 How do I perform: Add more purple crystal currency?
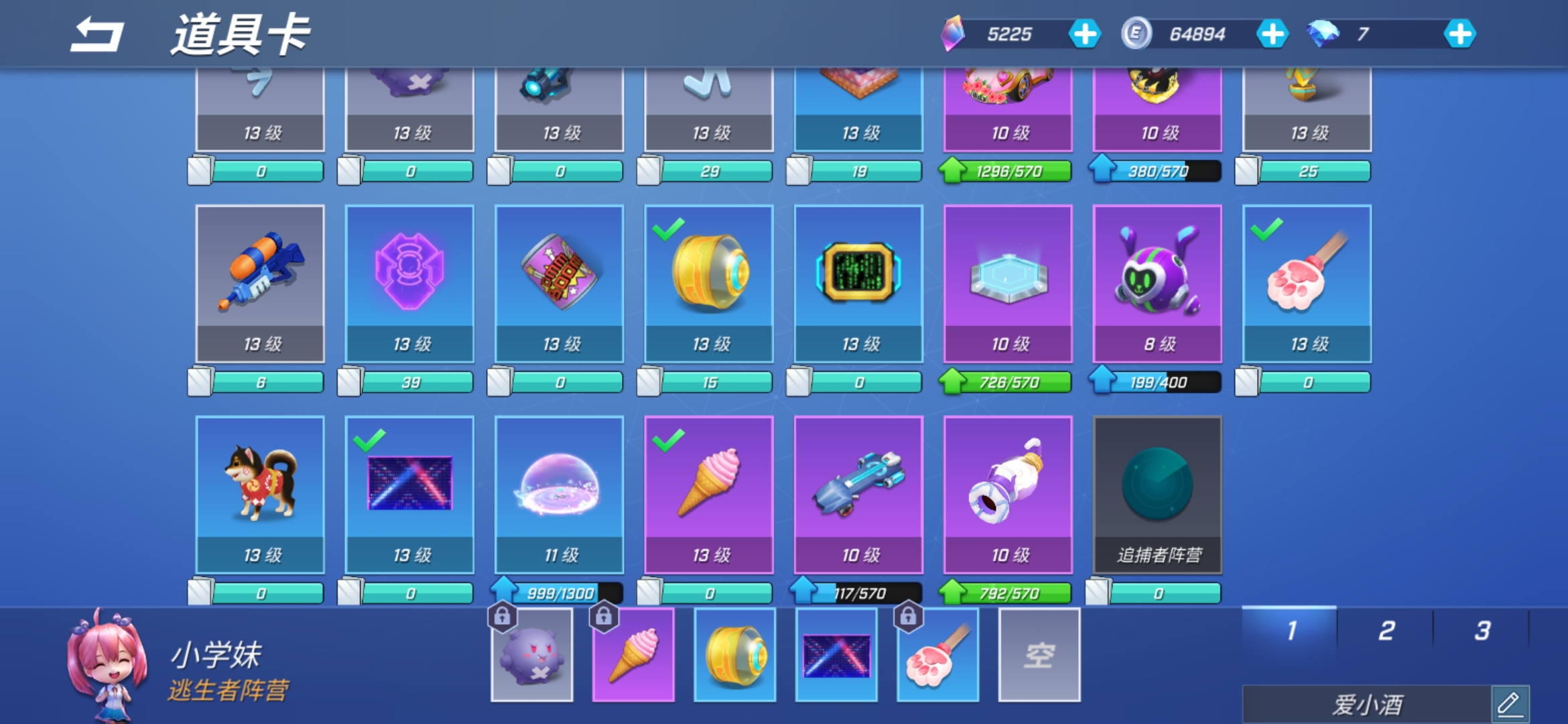1084,34
